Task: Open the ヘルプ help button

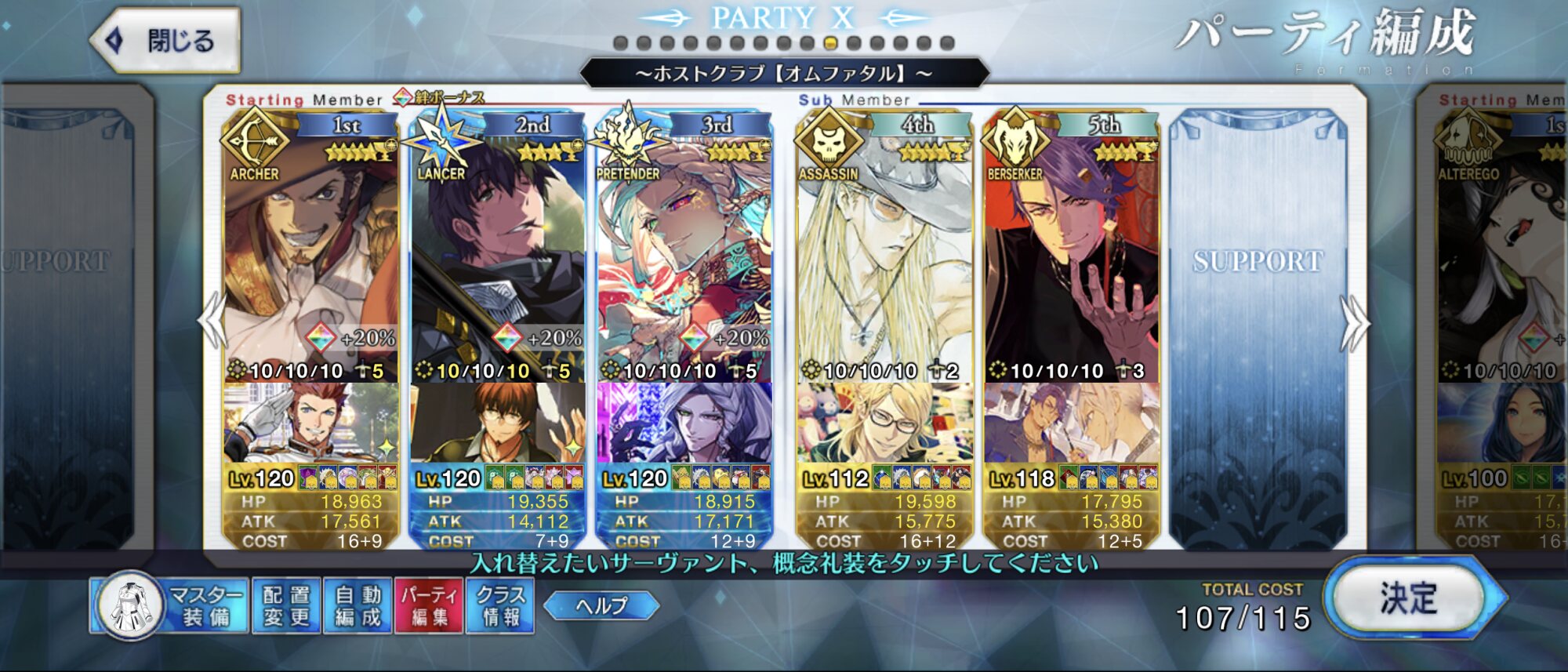Action: (601, 605)
